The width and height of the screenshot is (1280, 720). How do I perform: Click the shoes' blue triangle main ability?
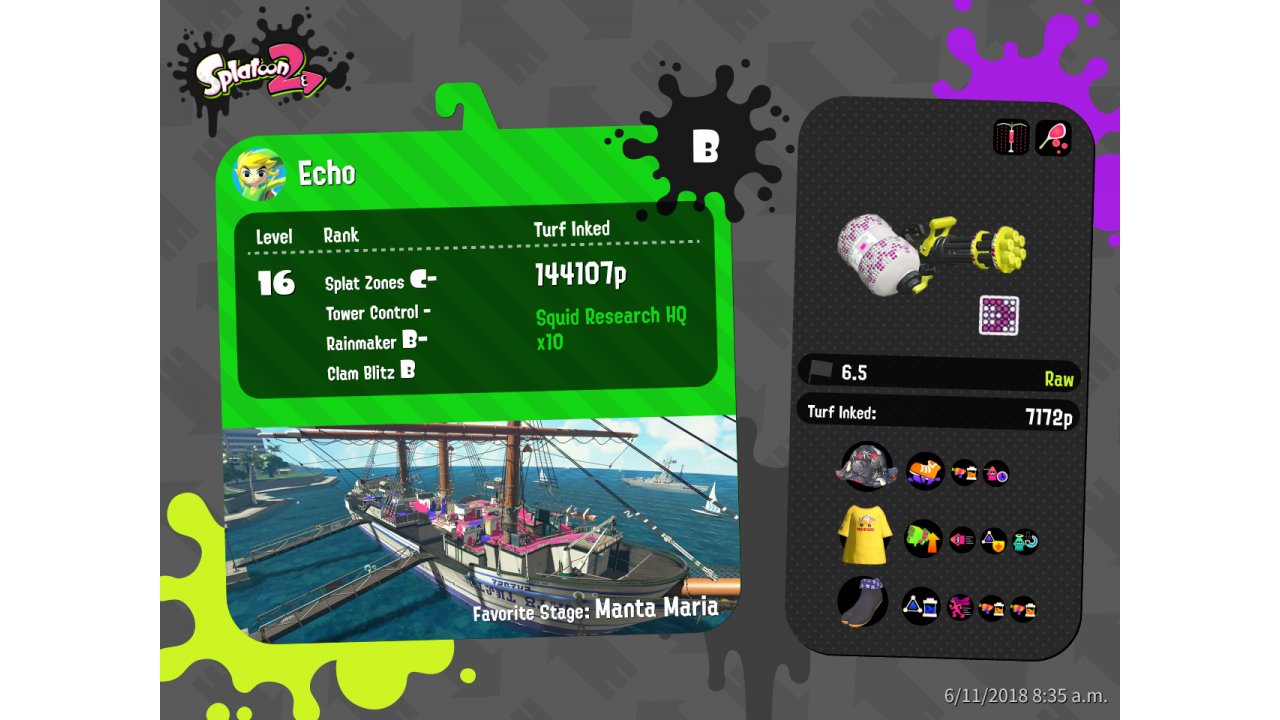coord(921,605)
